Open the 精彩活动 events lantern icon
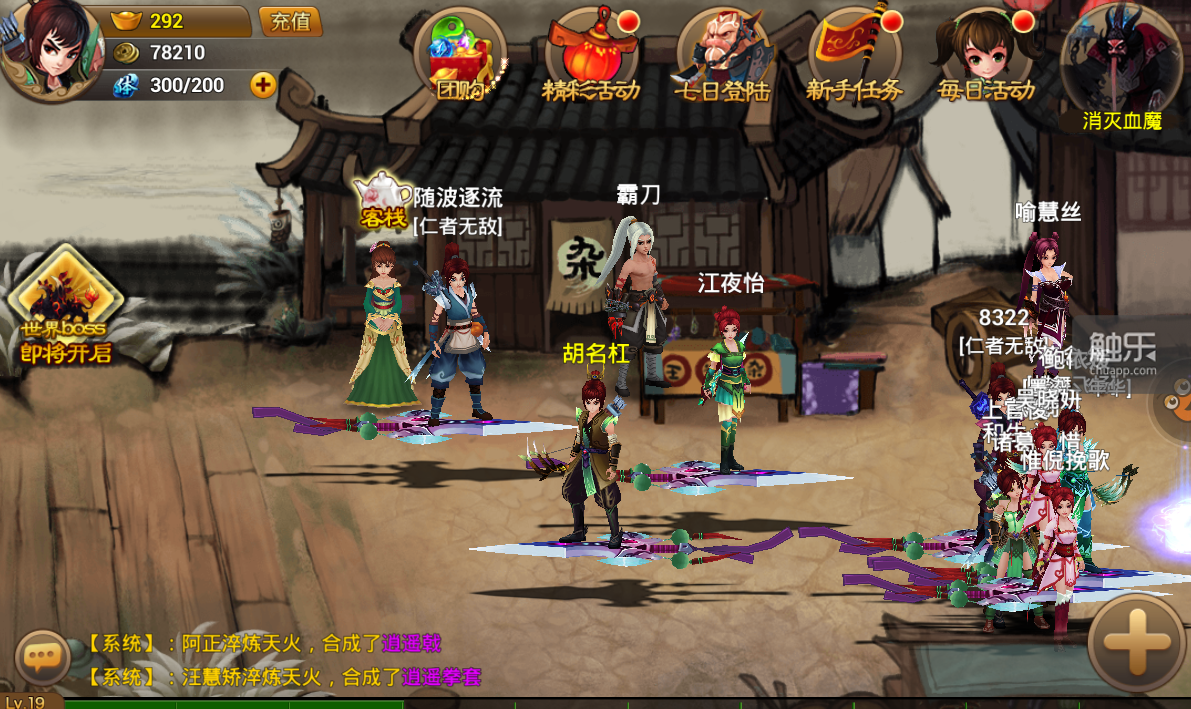The image size is (1191, 709). (x=590, y=56)
